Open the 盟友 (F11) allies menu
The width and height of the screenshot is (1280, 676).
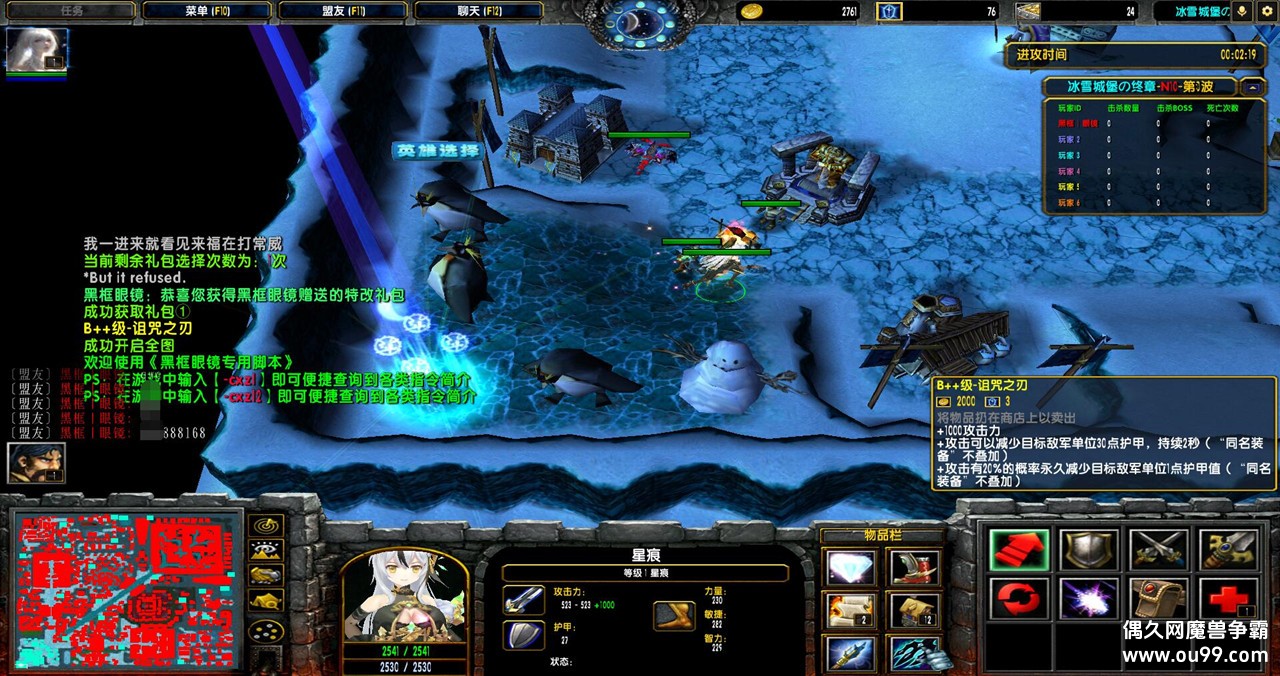(x=342, y=11)
